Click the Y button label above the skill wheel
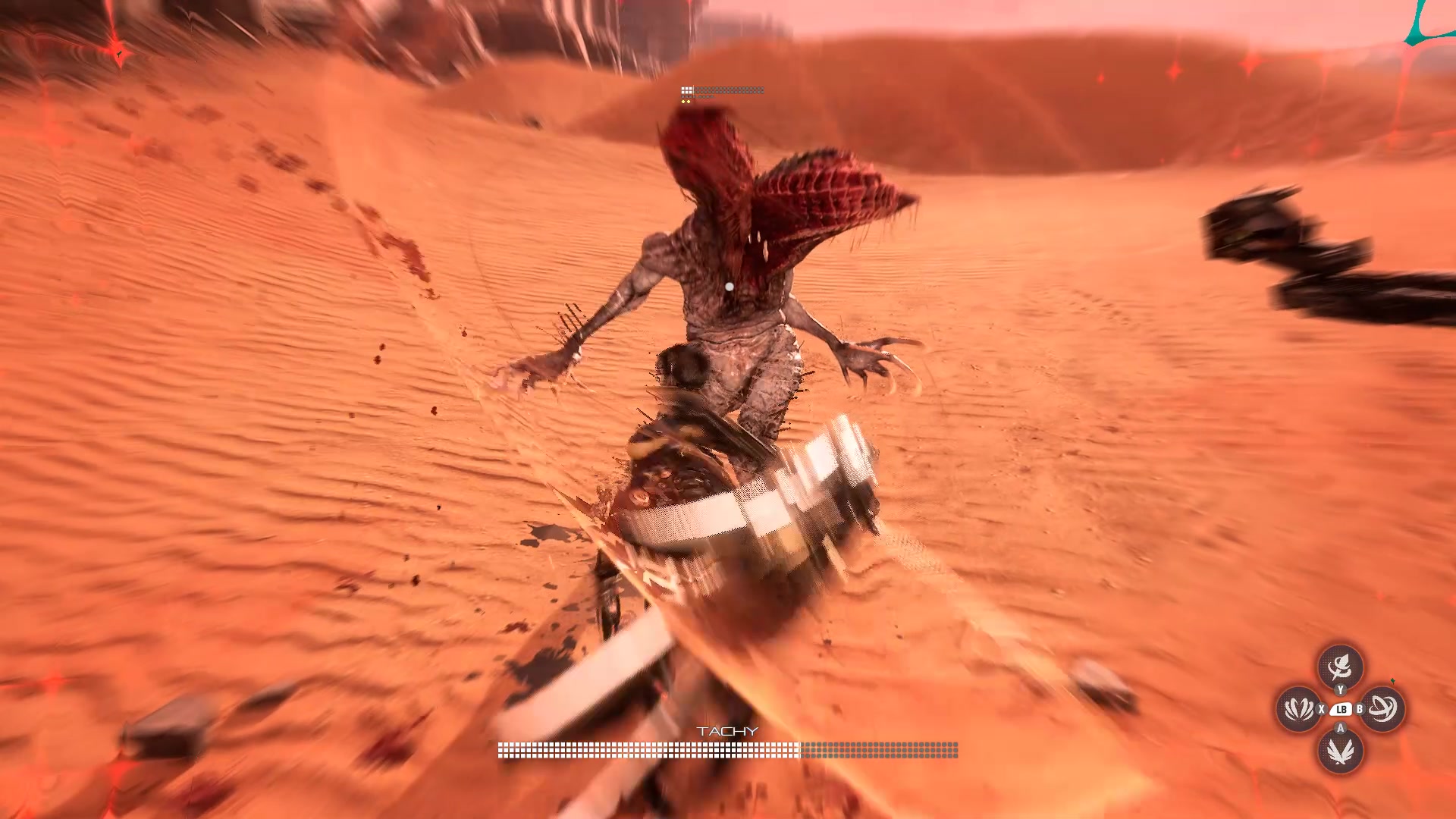 (x=1340, y=690)
